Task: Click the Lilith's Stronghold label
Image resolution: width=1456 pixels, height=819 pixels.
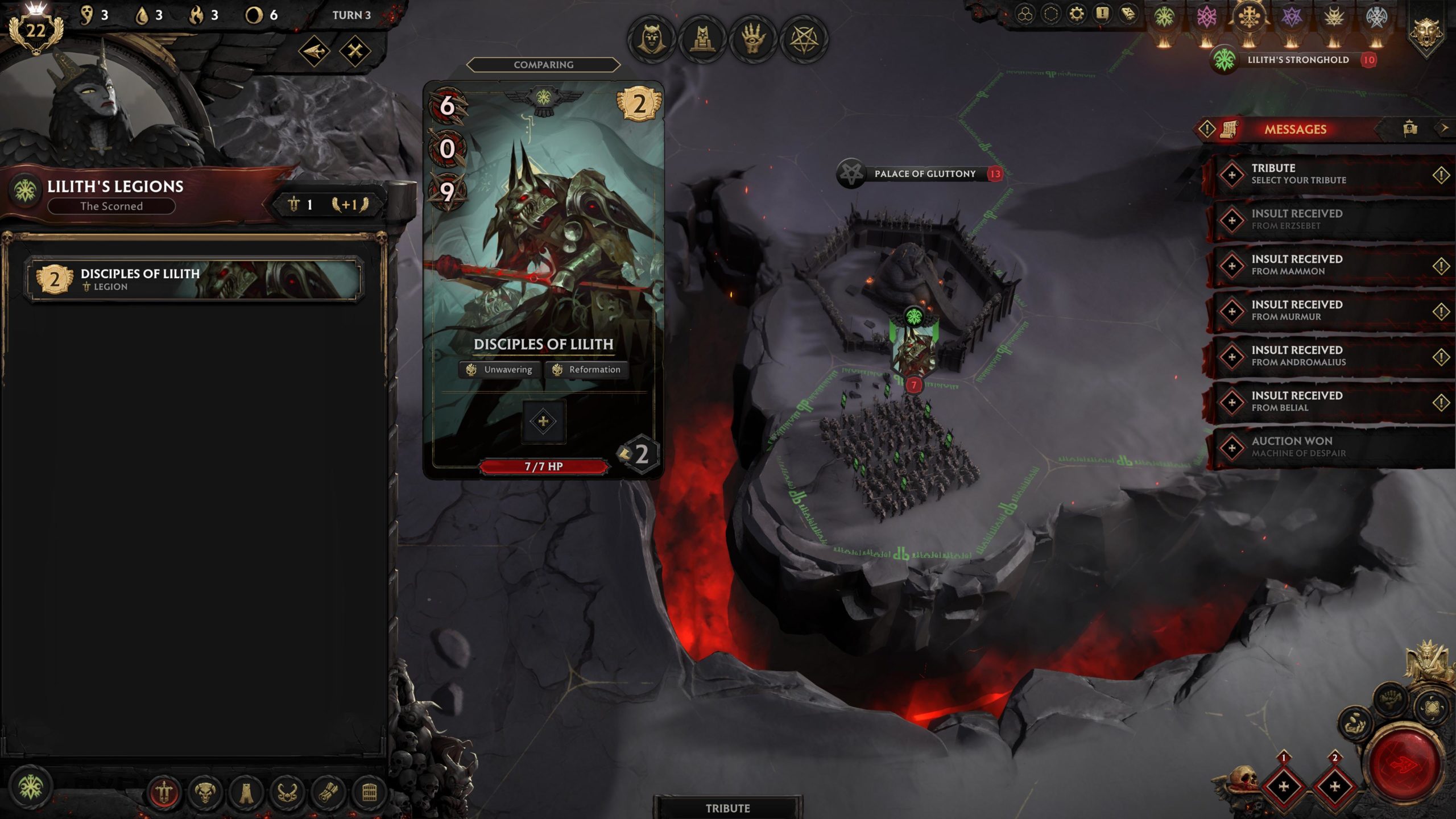Action: coord(1297,60)
